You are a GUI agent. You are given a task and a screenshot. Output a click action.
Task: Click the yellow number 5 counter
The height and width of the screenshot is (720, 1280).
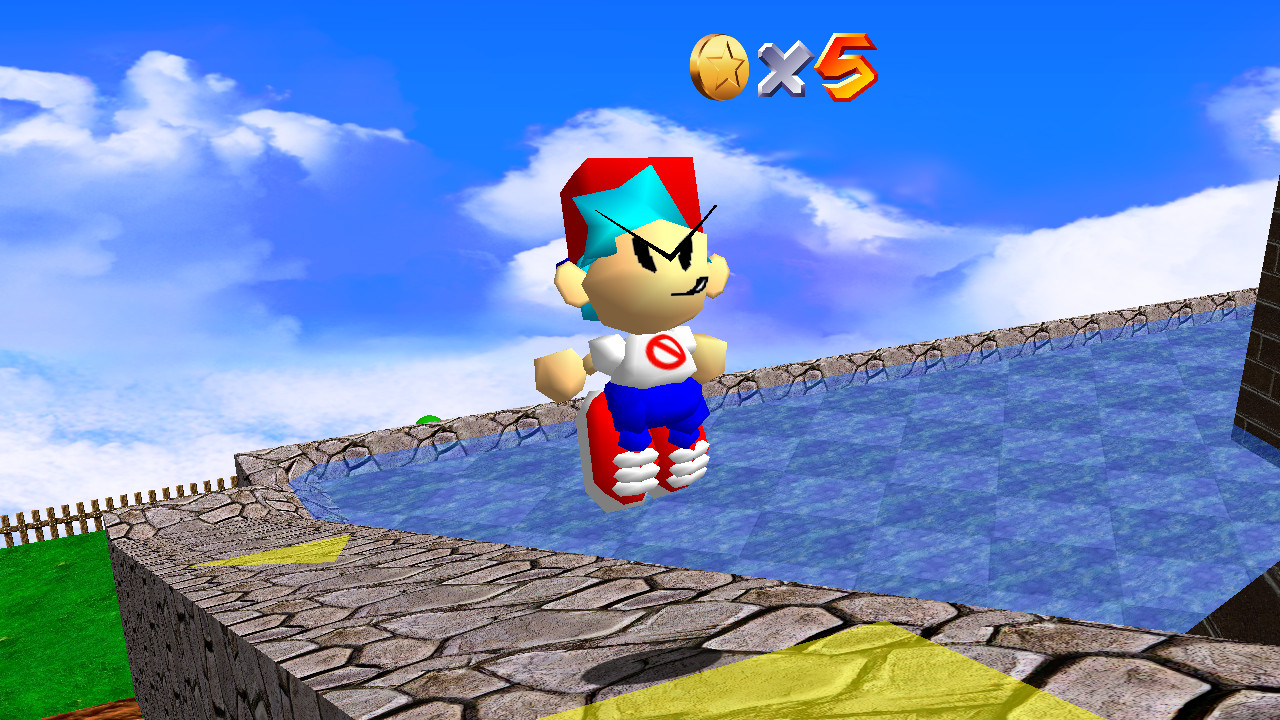tap(848, 65)
